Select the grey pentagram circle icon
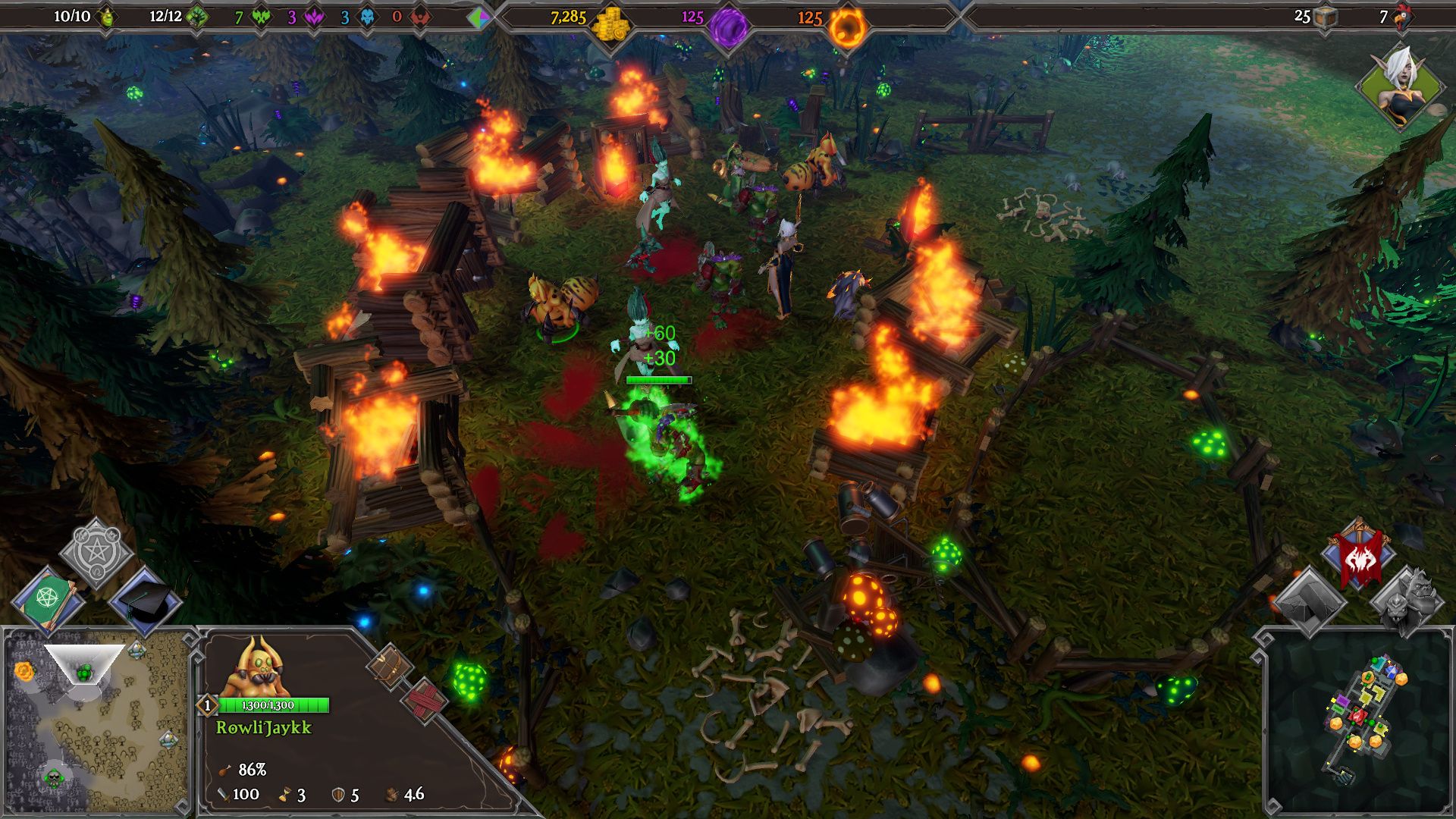Image resolution: width=1456 pixels, height=819 pixels. click(96, 554)
